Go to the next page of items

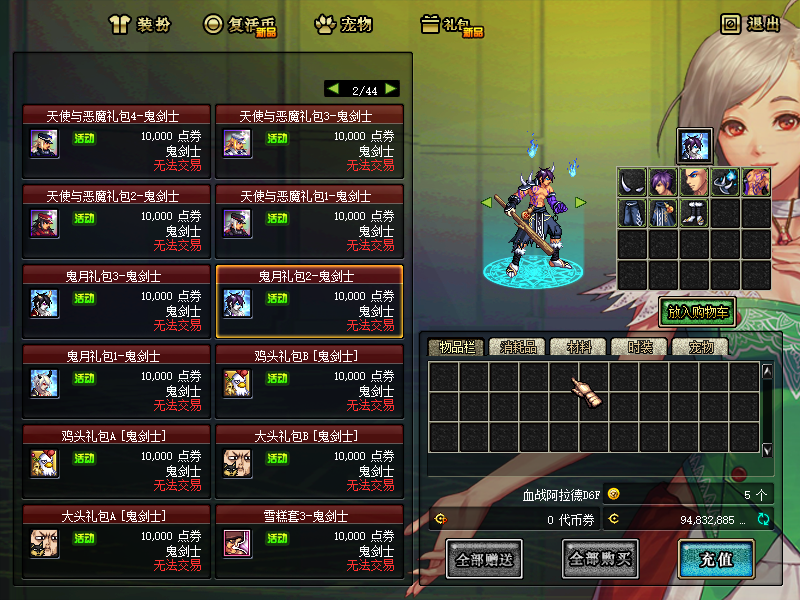pos(391,89)
